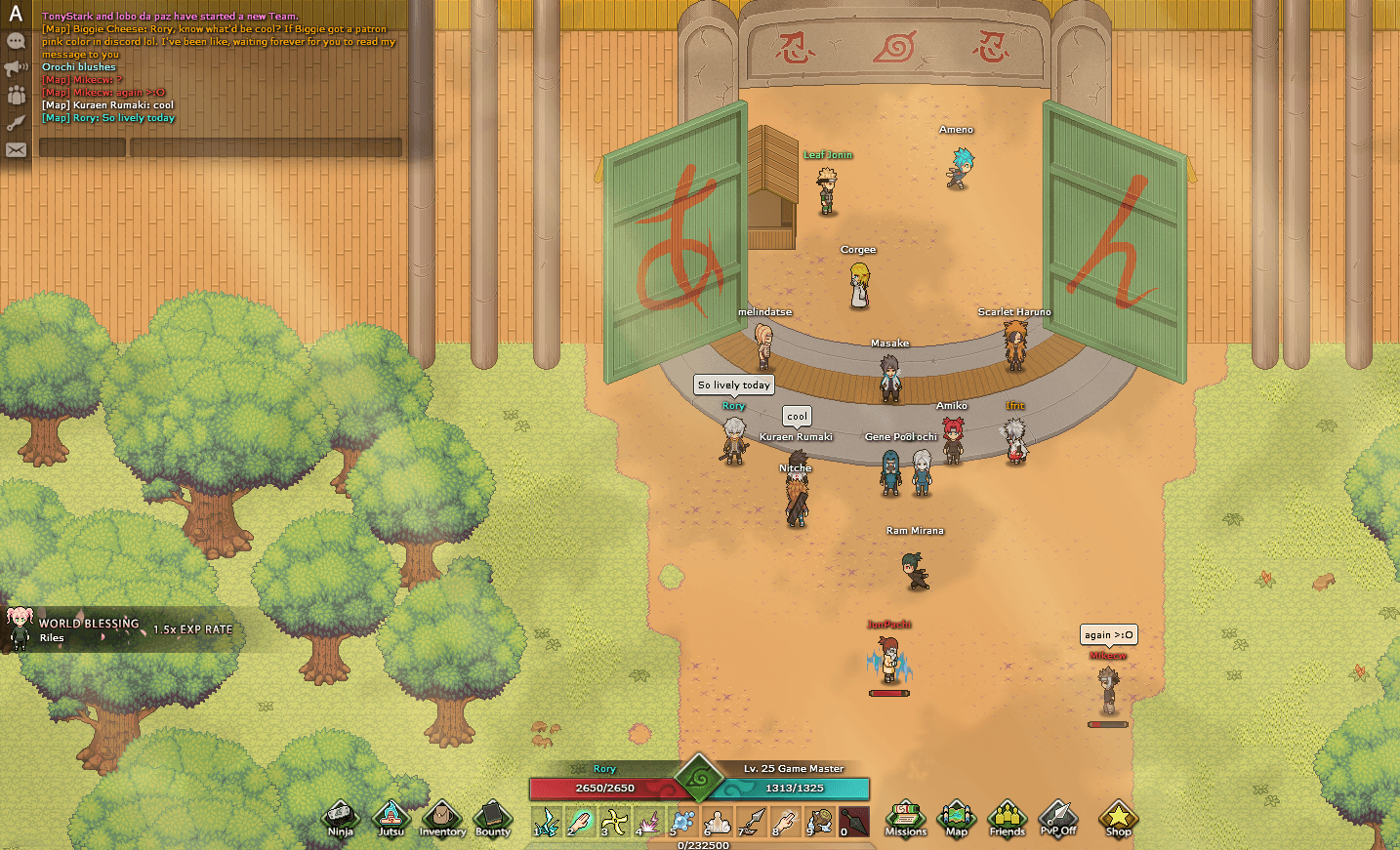Screen dimensions: 1400x850
Task: Open the group/team sidebar icon
Action: pyautogui.click(x=15, y=95)
